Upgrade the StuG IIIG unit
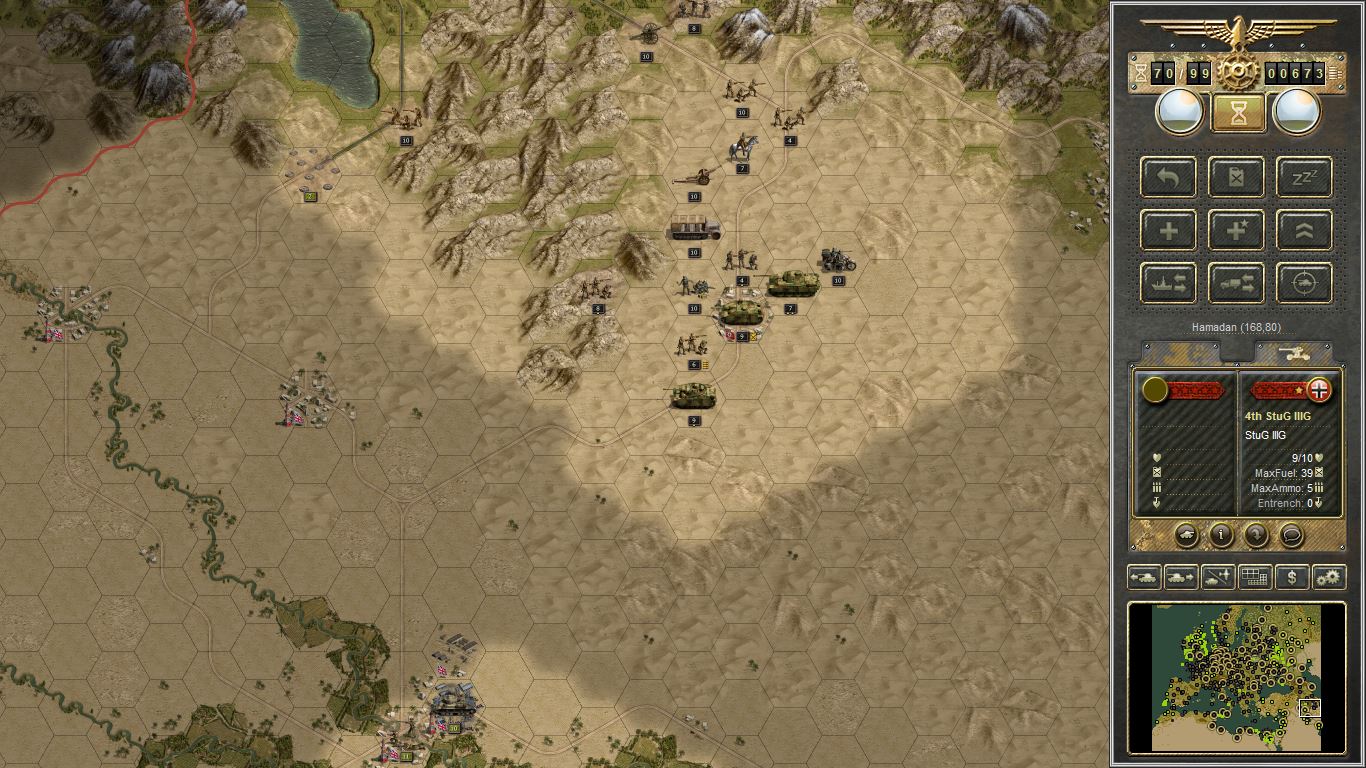1366x768 pixels. click(x=1303, y=230)
